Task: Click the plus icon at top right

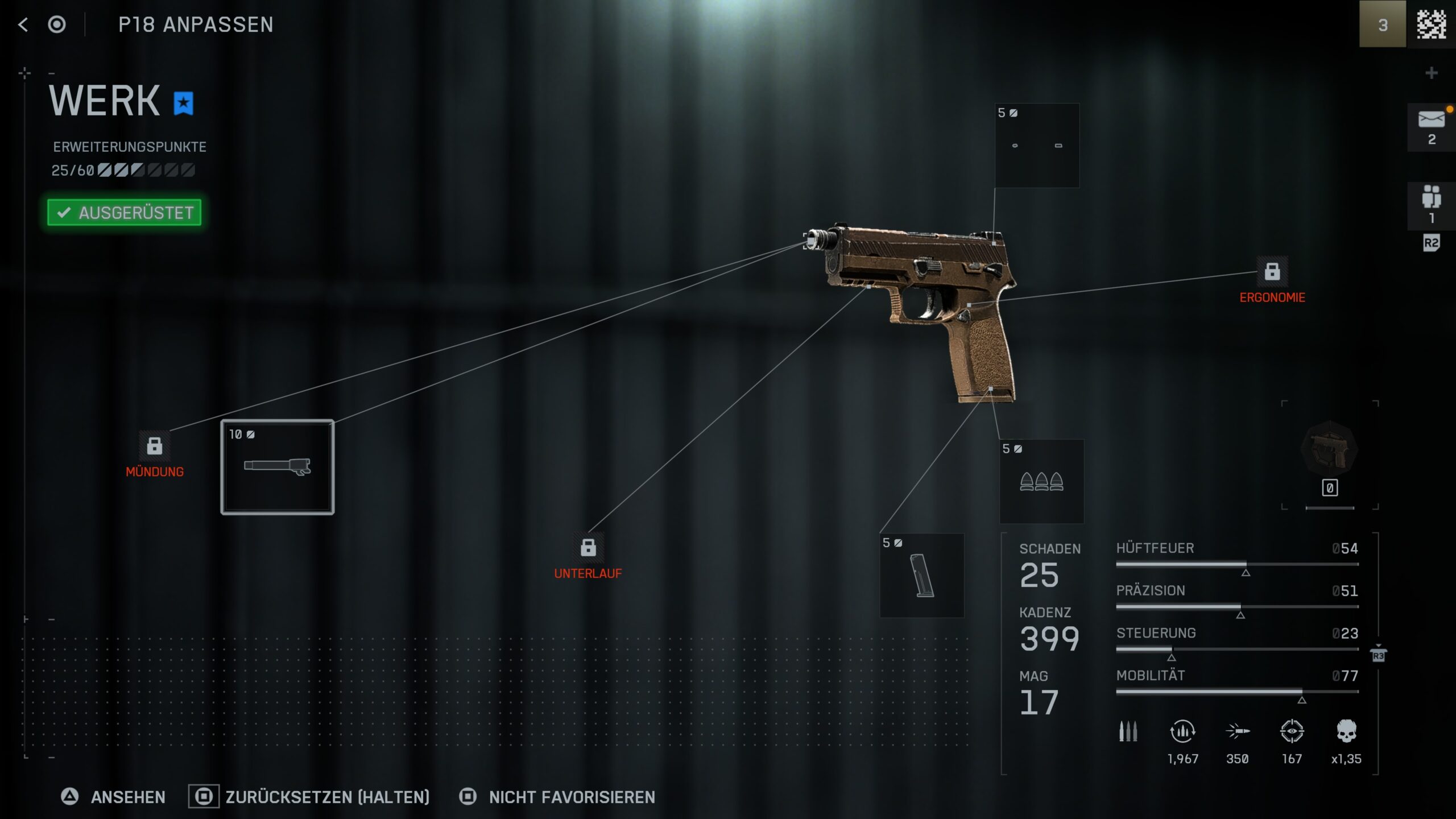Action: tap(1432, 73)
